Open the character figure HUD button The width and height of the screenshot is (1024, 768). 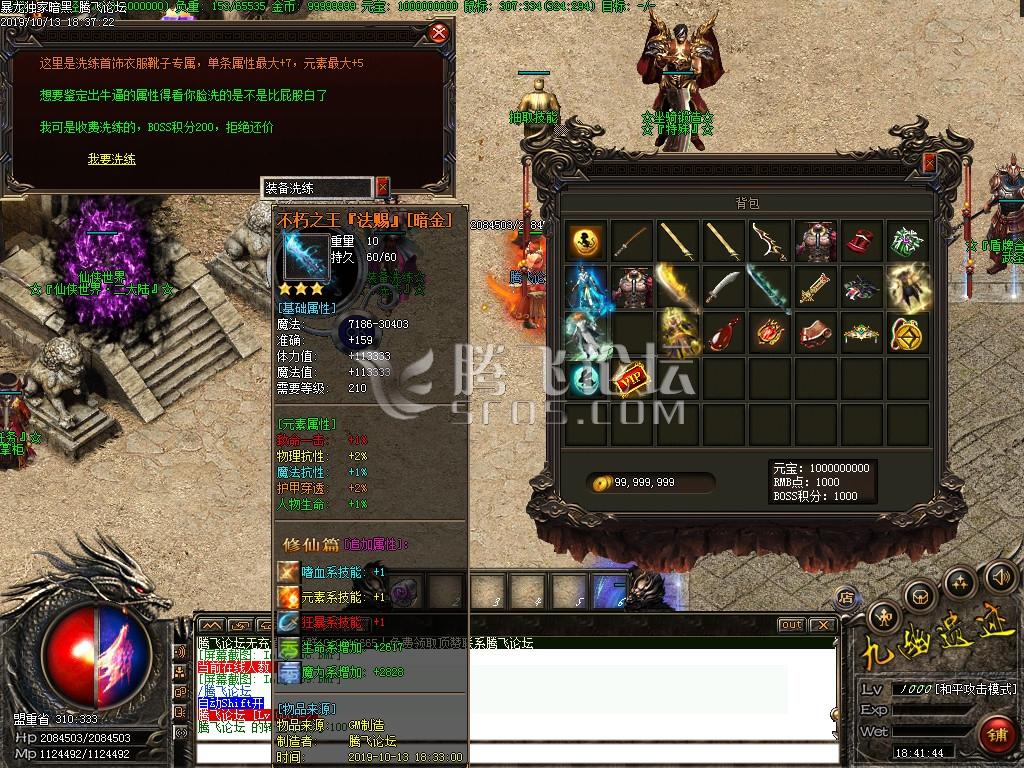pos(884,617)
